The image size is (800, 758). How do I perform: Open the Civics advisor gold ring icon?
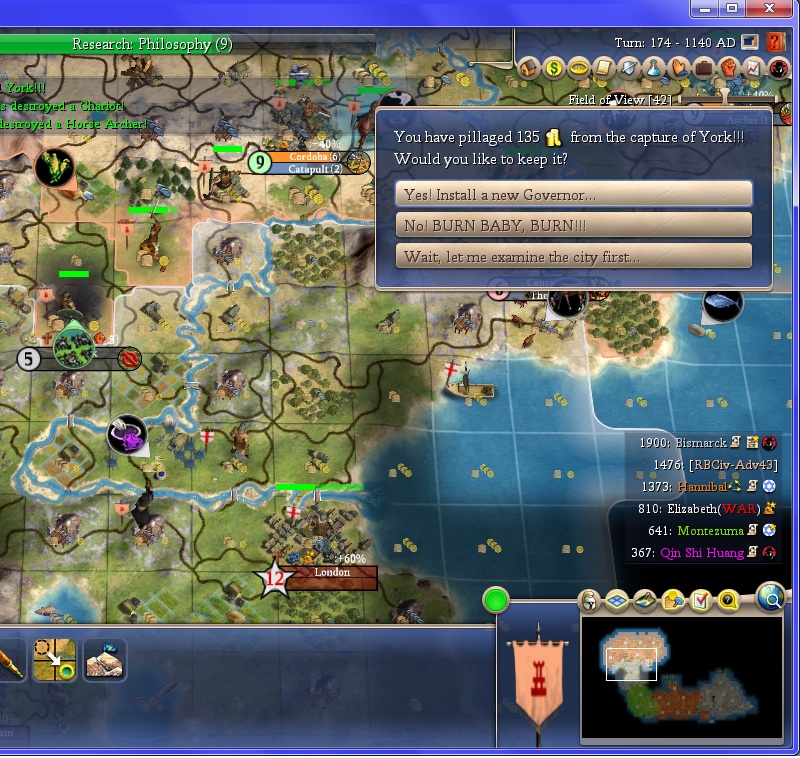[x=580, y=68]
